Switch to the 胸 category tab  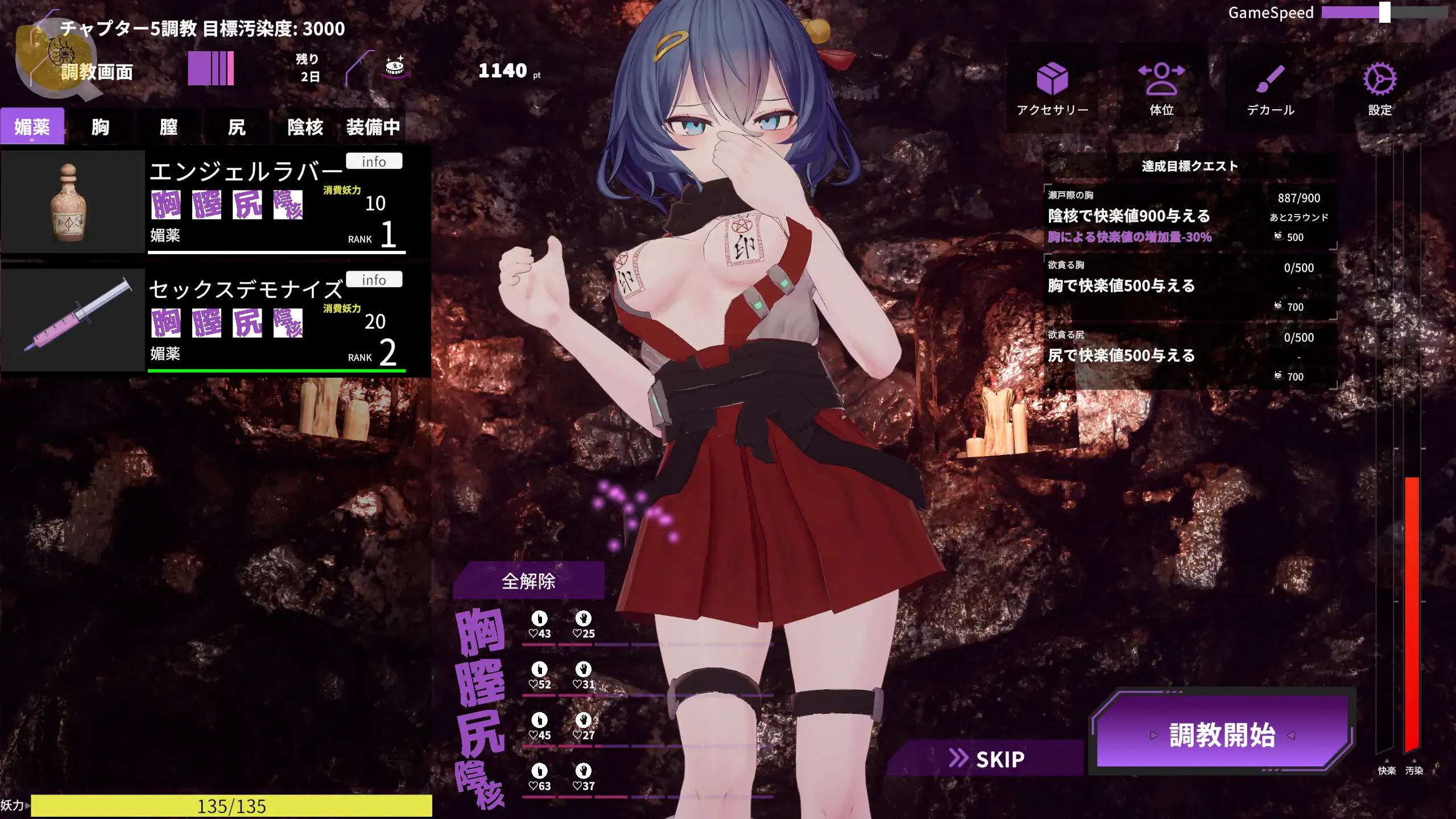pyautogui.click(x=100, y=126)
